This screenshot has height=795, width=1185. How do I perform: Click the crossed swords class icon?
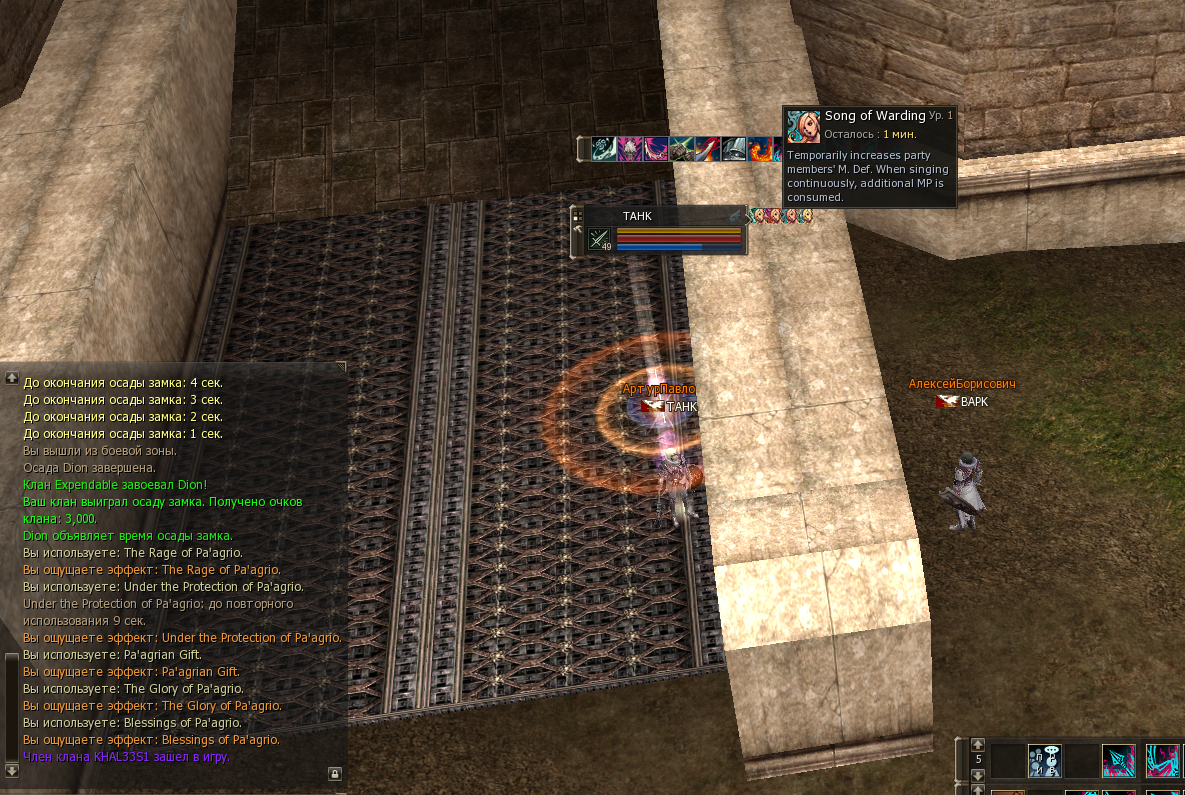599,239
